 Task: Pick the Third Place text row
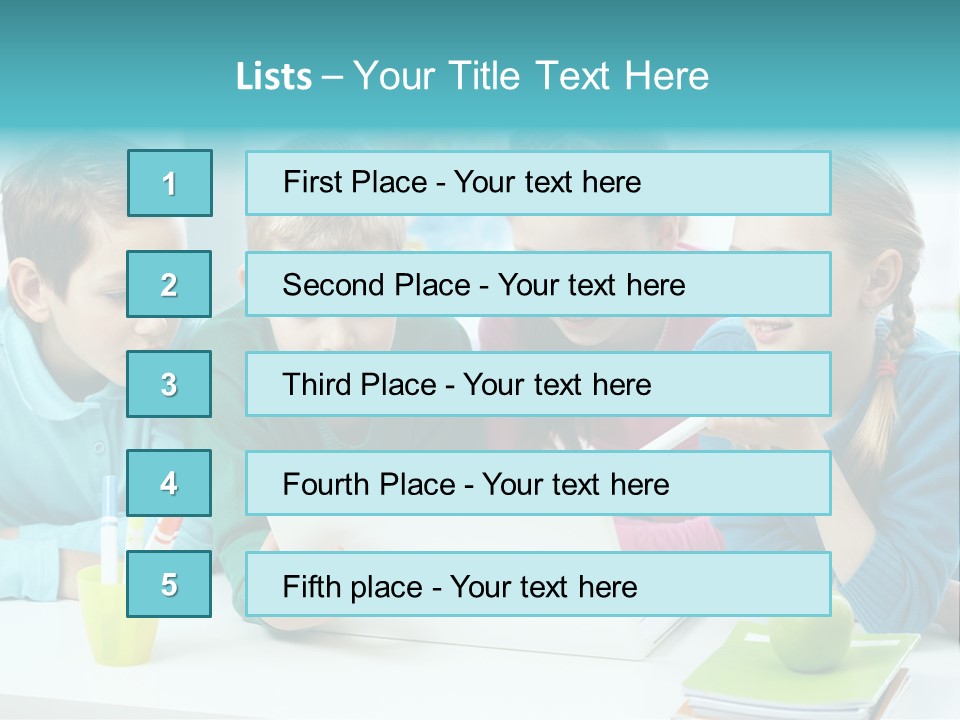(x=538, y=384)
